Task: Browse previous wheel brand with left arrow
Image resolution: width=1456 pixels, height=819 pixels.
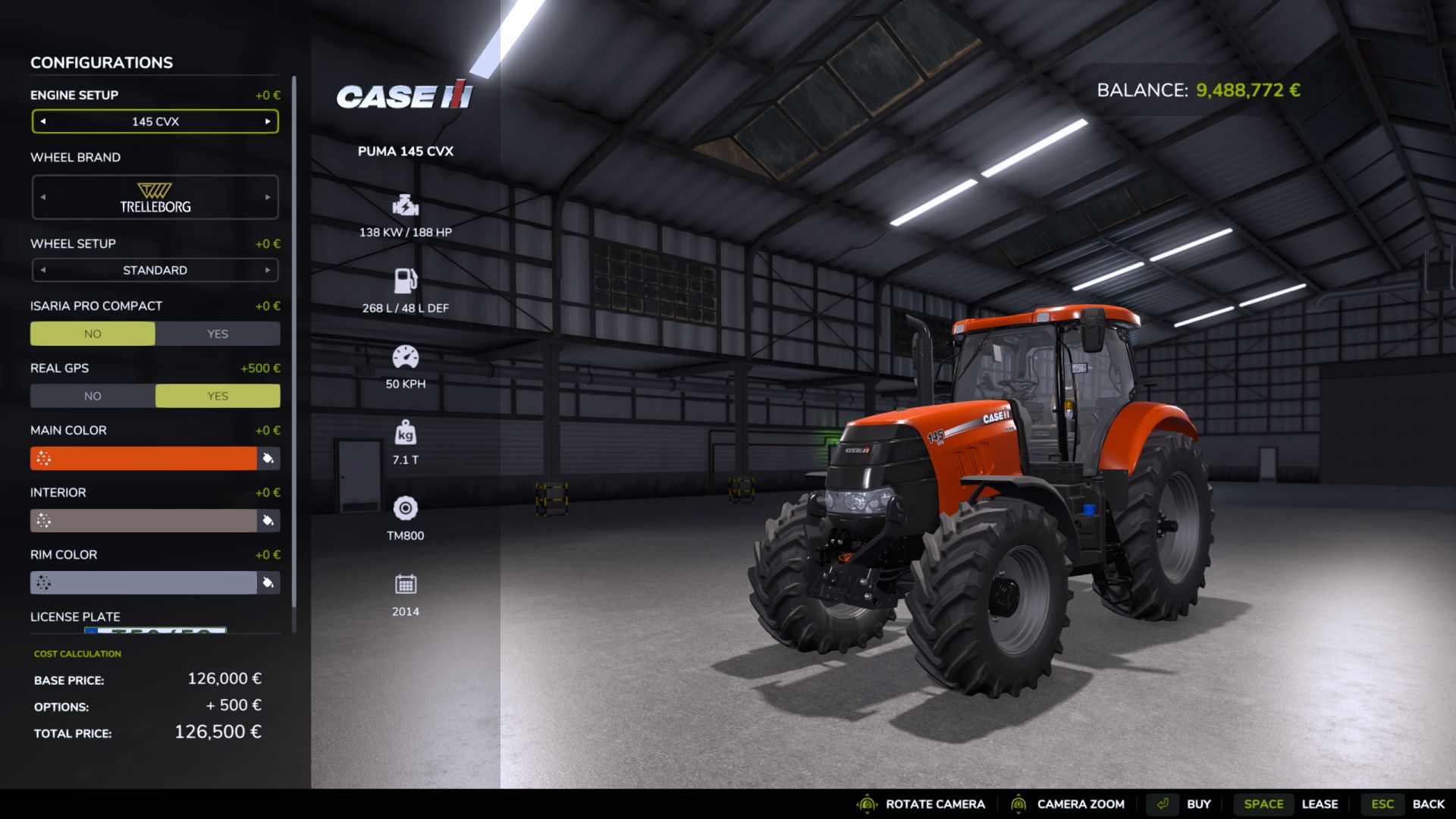Action: [43, 196]
